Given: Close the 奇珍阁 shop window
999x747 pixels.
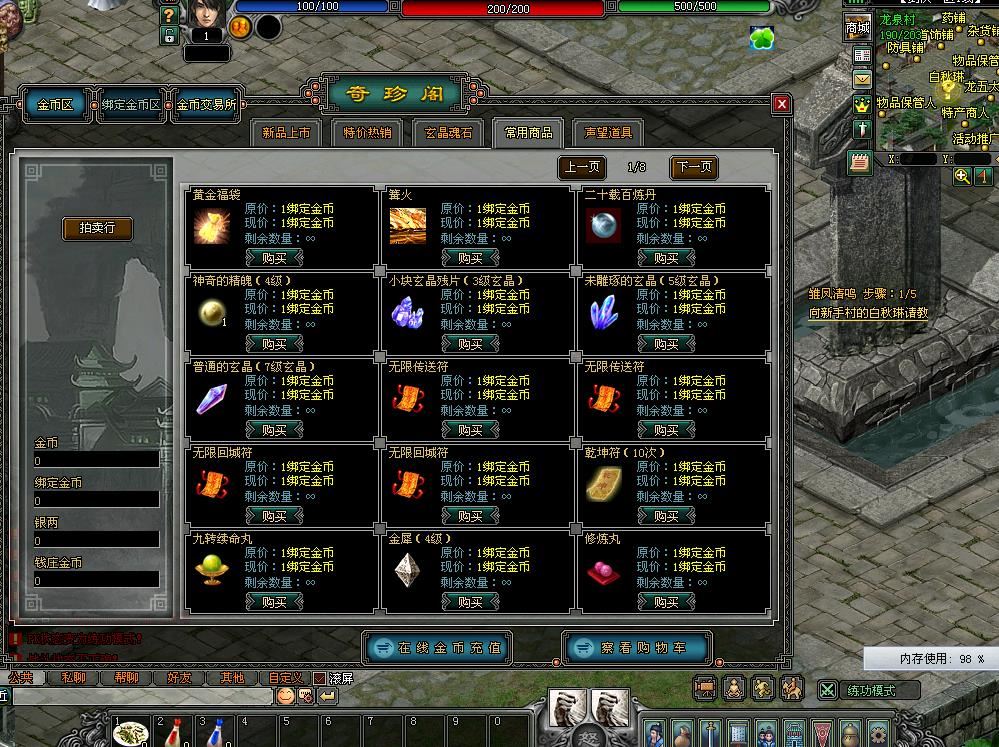Looking at the screenshot, I should coord(782,104).
